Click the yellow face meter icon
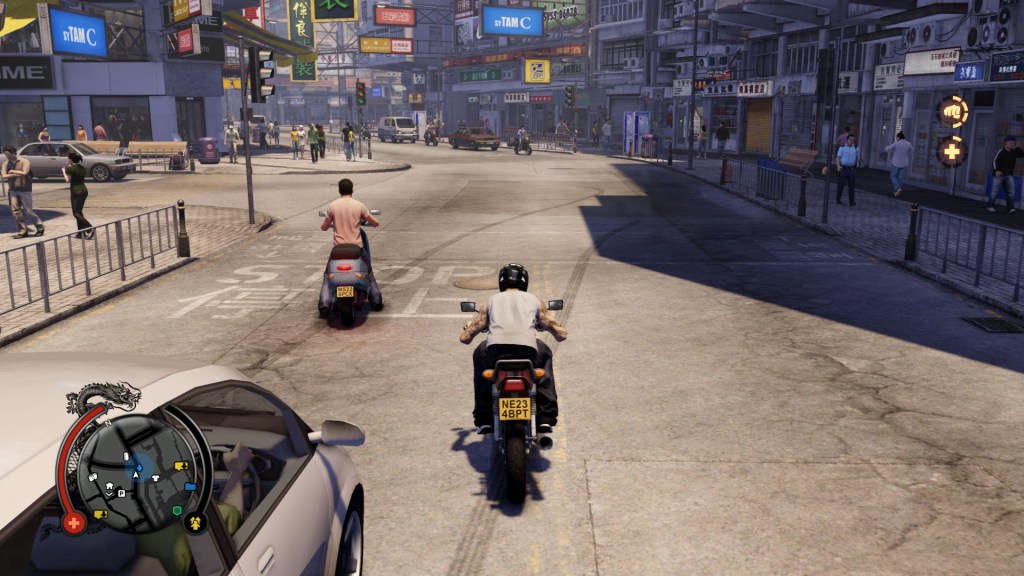Viewport: 1024px width, 576px height. tap(196, 521)
